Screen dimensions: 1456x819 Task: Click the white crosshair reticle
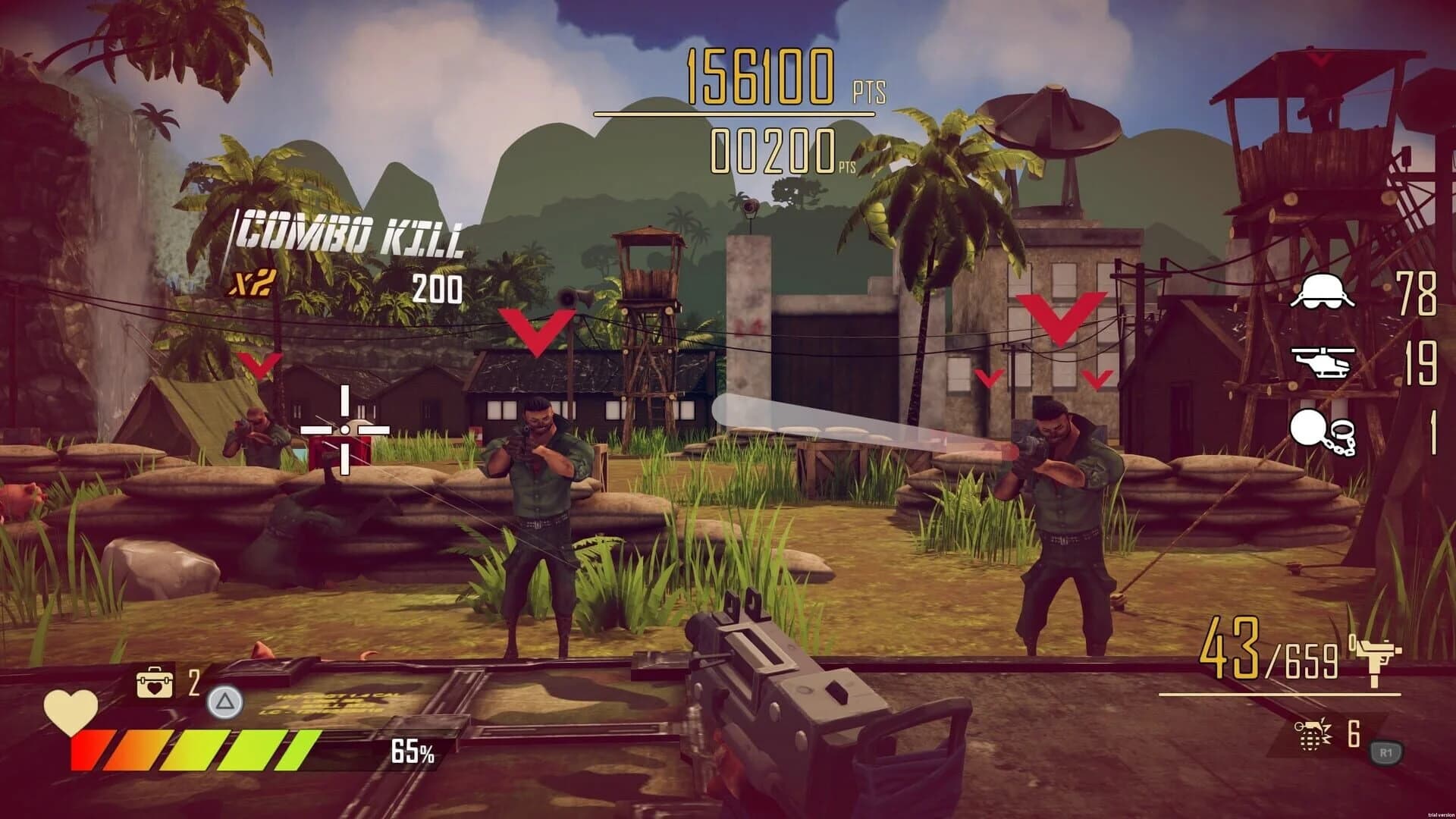click(347, 430)
